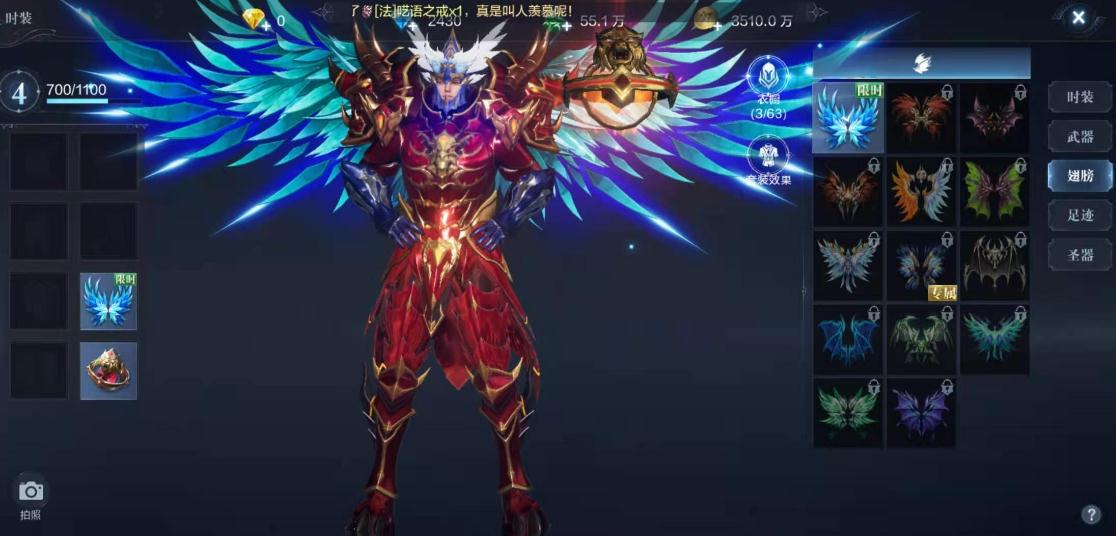Click the equipped blue wings slot
The image size is (1116, 536).
coord(108,301)
